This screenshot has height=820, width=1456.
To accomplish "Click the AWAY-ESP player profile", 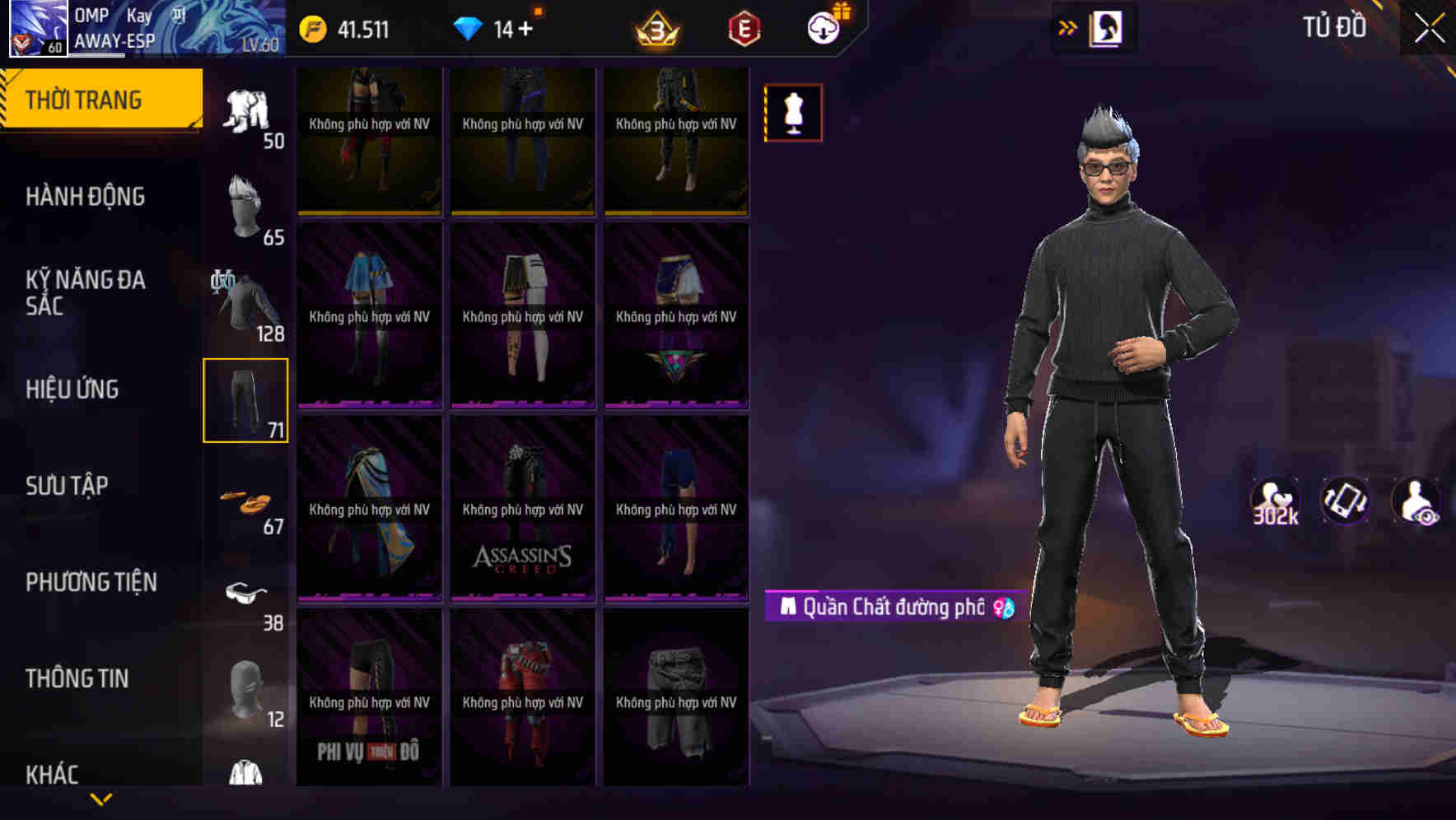I will coord(115,37).
